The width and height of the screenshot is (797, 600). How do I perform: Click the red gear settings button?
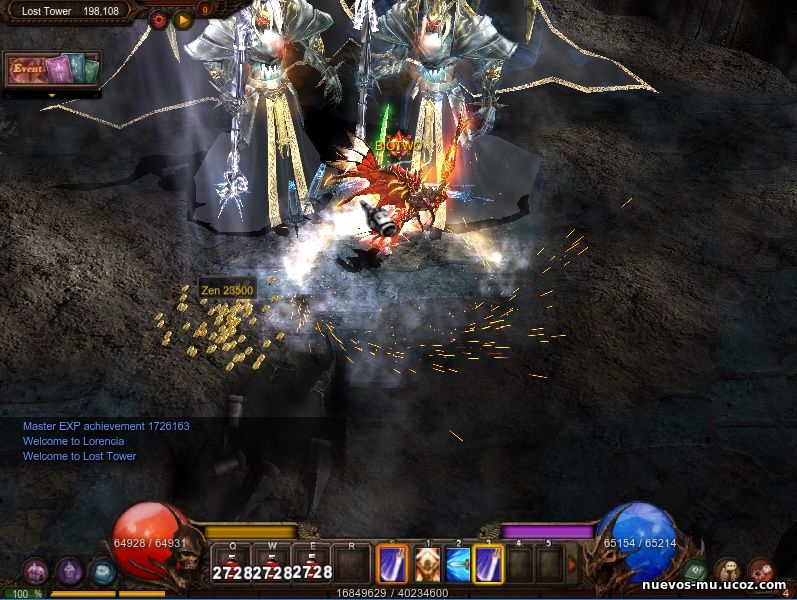point(158,18)
